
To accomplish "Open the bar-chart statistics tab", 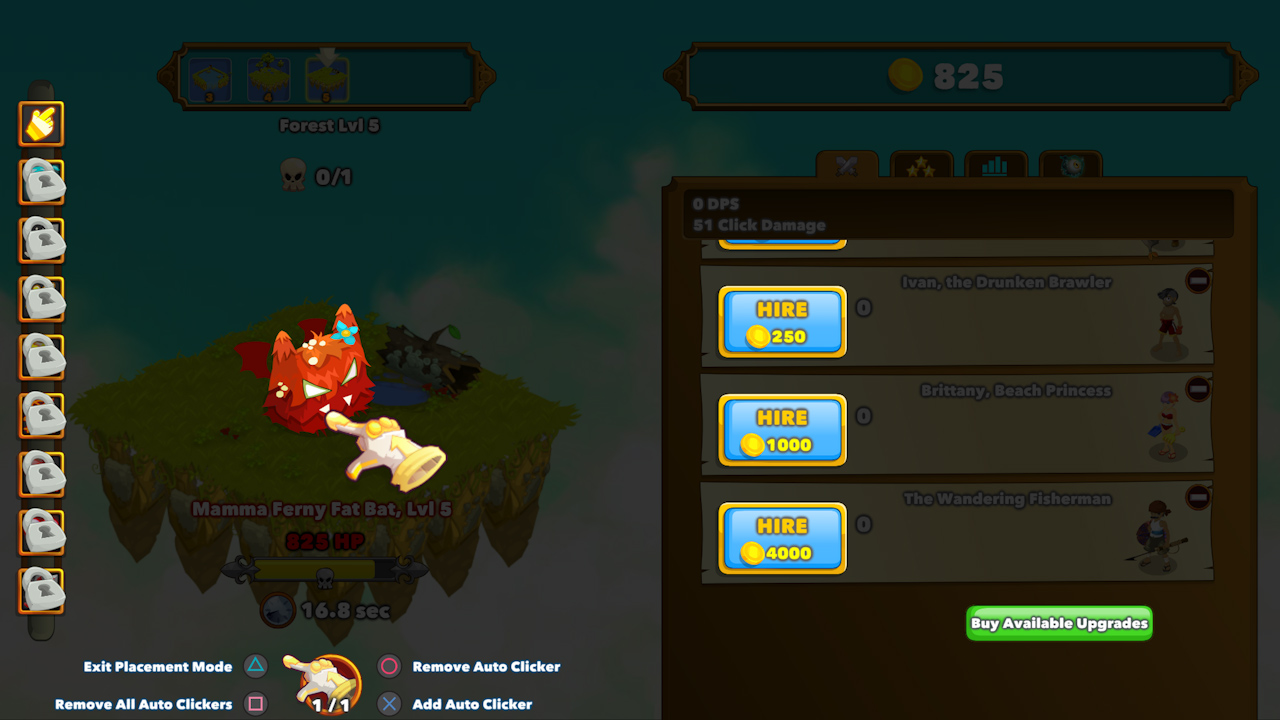I will [994, 164].
